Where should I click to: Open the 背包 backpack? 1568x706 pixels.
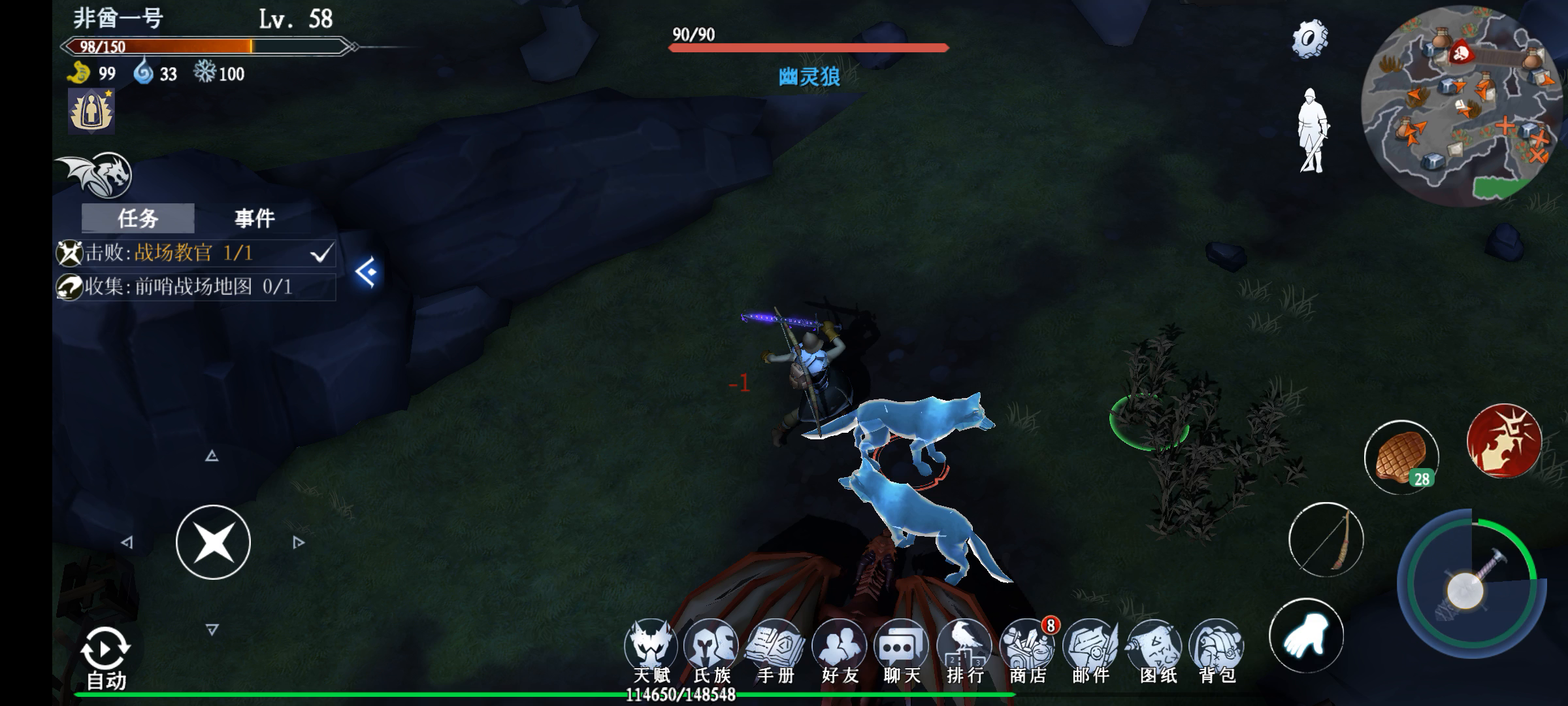click(1217, 652)
